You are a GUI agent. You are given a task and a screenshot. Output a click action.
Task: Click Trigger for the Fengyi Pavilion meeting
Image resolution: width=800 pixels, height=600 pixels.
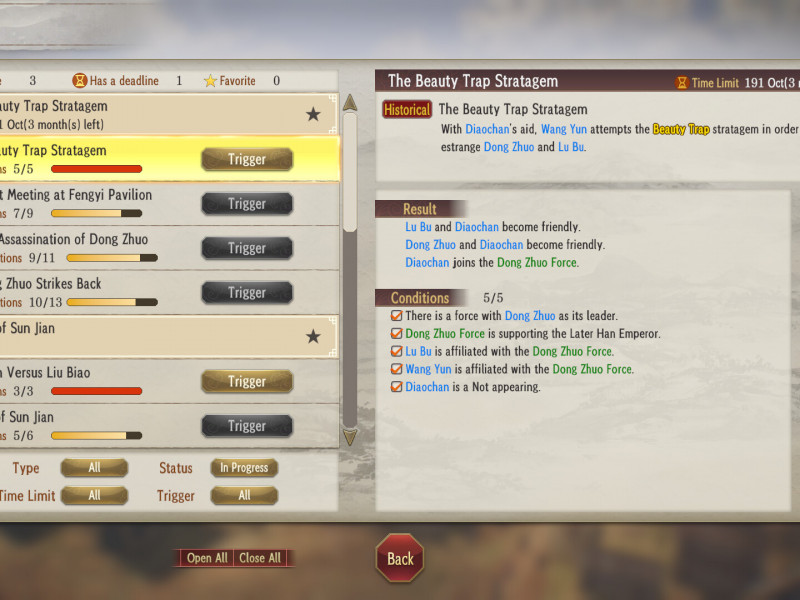pyautogui.click(x=247, y=204)
